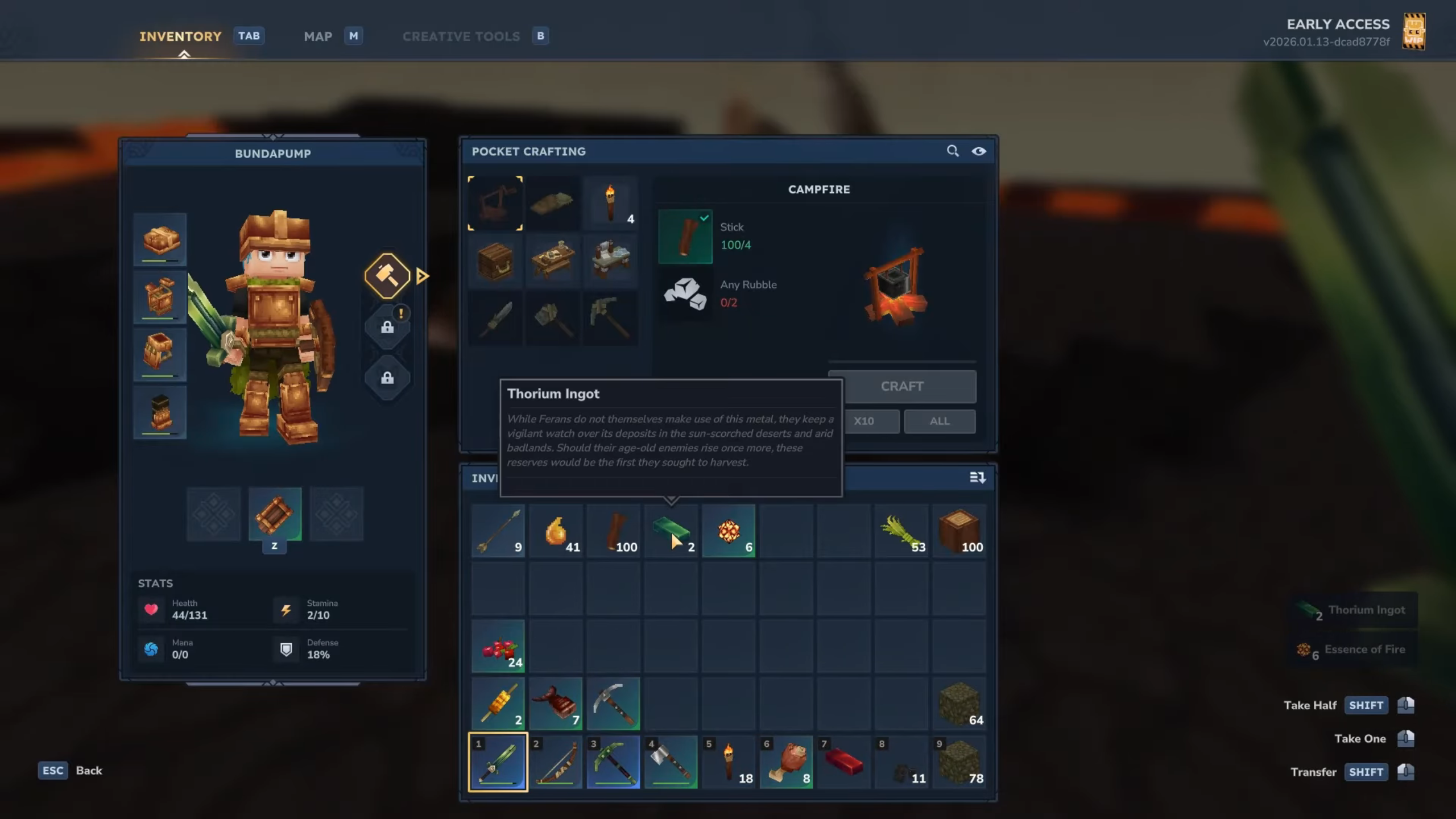The width and height of the screenshot is (1456, 819).
Task: Select the stone knife recipe
Action: pos(496,318)
